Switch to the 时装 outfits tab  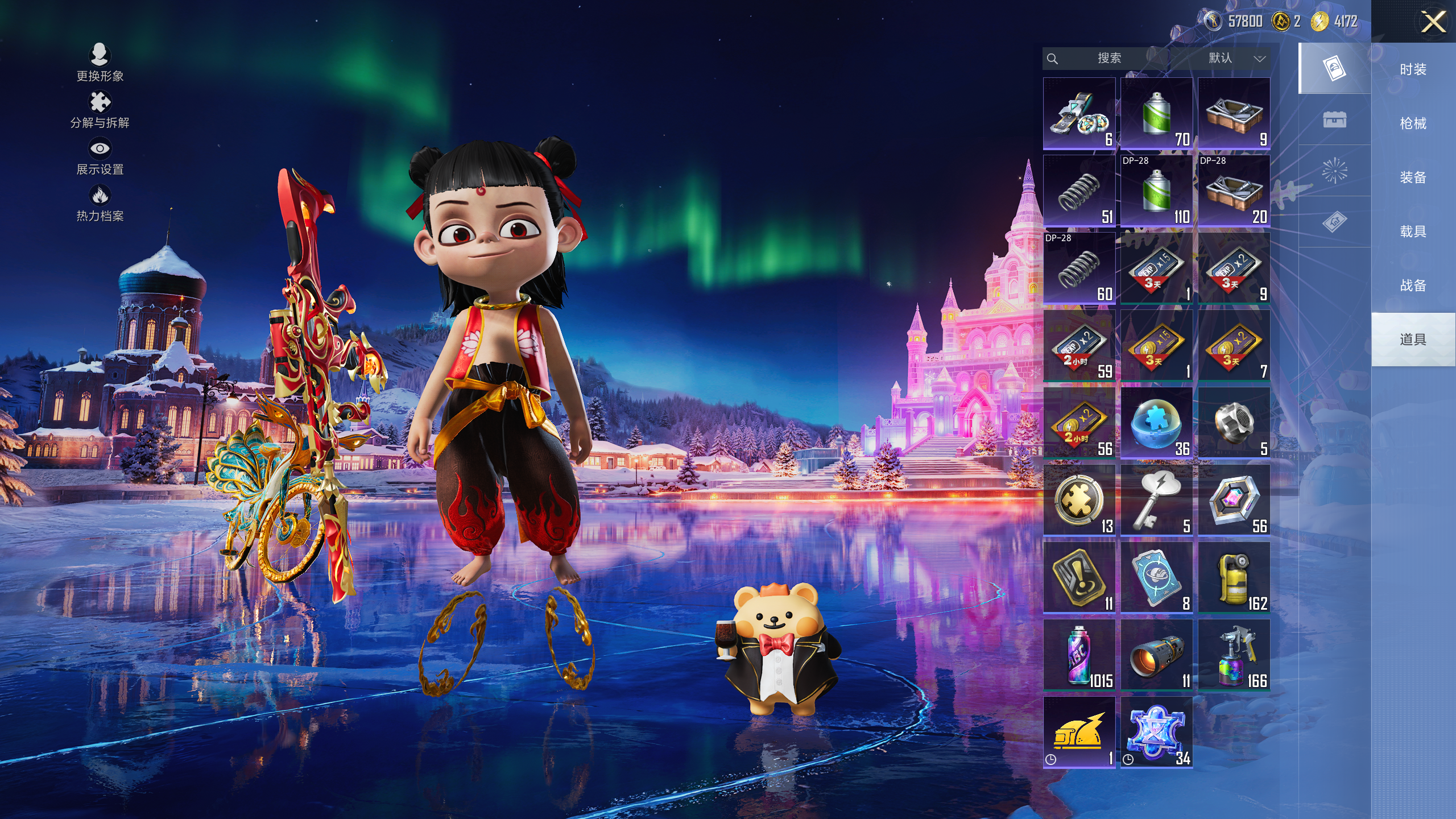click(x=1413, y=69)
